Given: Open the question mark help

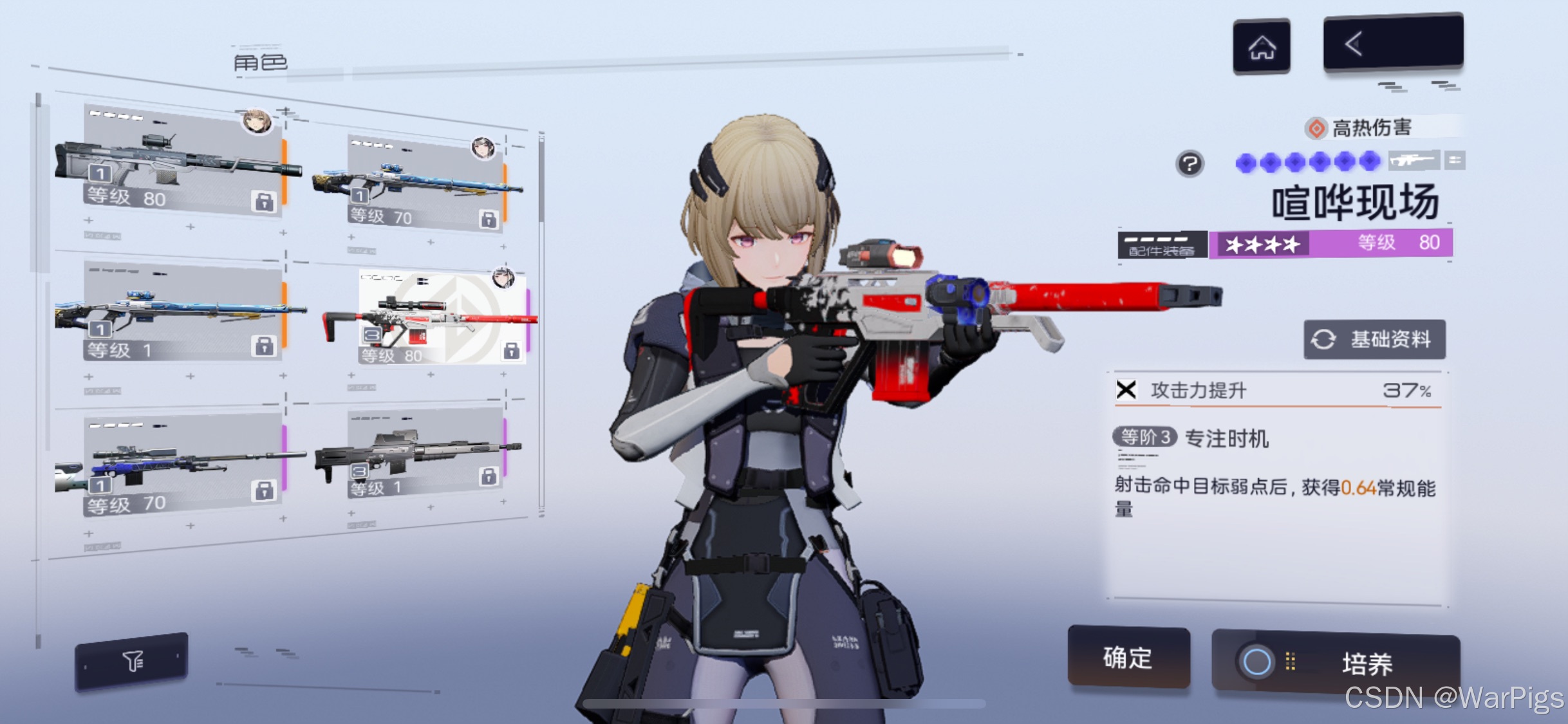Looking at the screenshot, I should click(1190, 163).
